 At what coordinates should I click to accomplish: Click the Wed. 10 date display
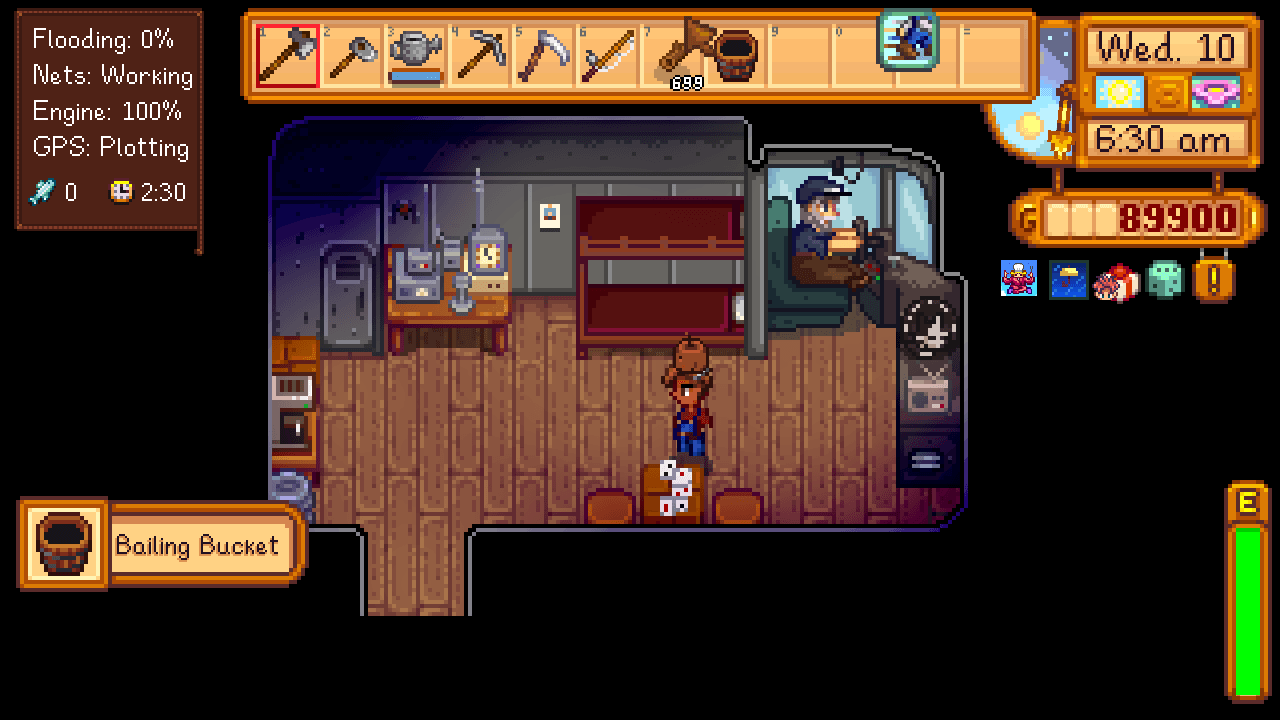(x=1167, y=47)
